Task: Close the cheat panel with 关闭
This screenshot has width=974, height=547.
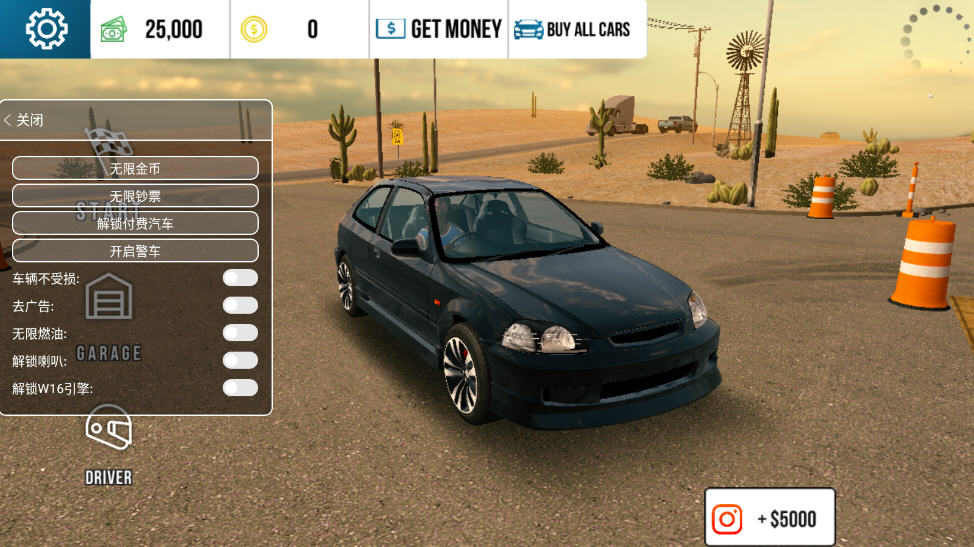Action: coord(24,120)
